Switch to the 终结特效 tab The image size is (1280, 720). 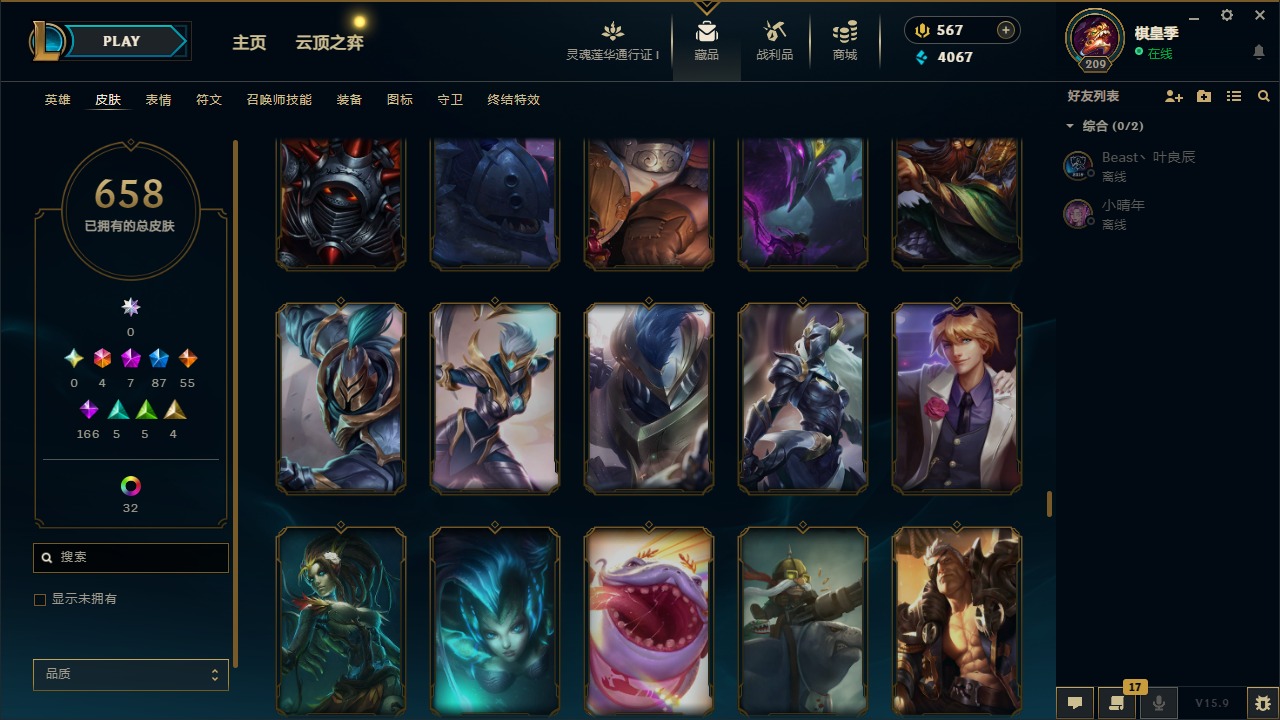pos(513,100)
